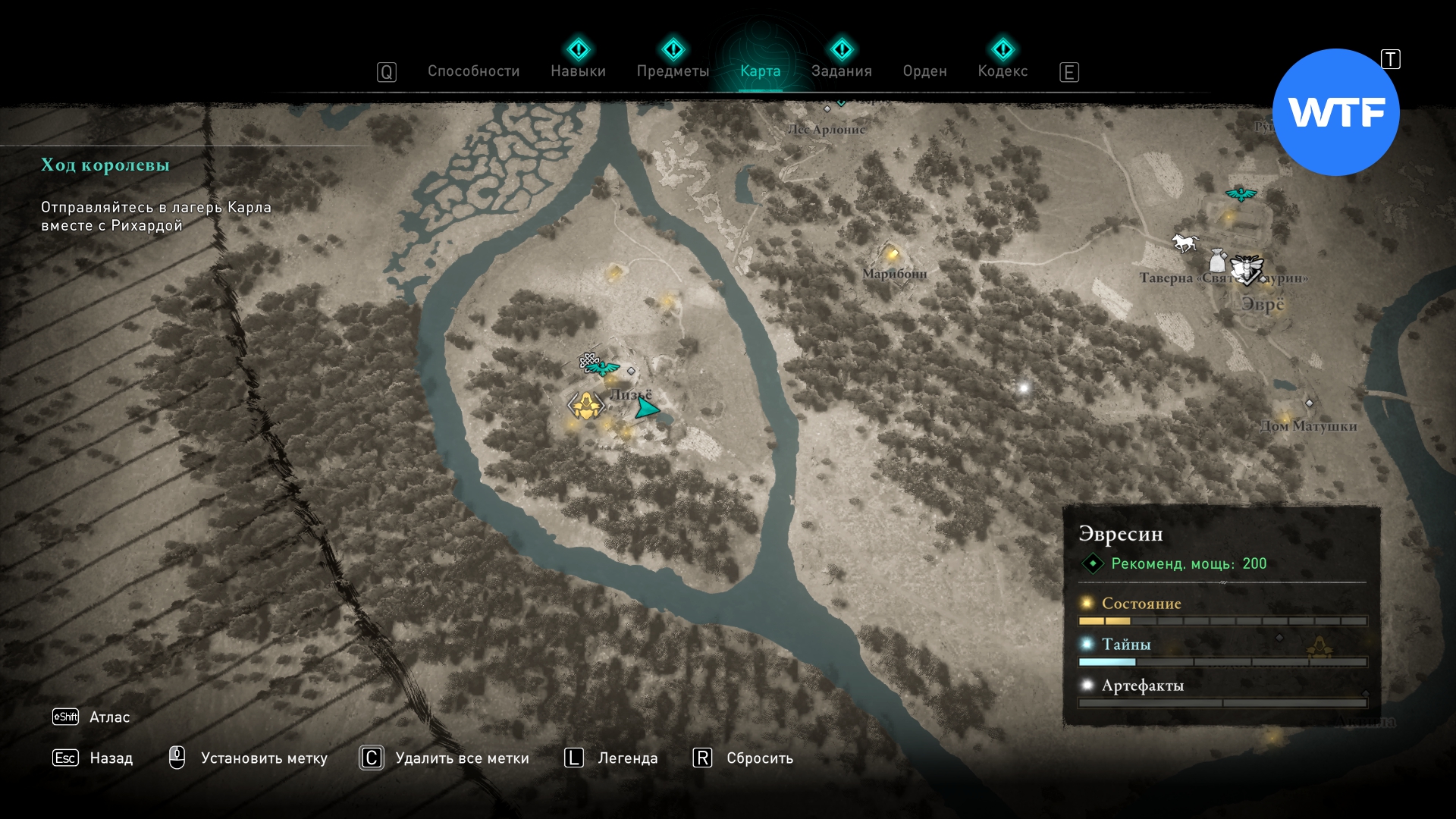The height and width of the screenshot is (819, 1456).
Task: Select the glowing white artifact dot marker
Action: coord(1024,388)
